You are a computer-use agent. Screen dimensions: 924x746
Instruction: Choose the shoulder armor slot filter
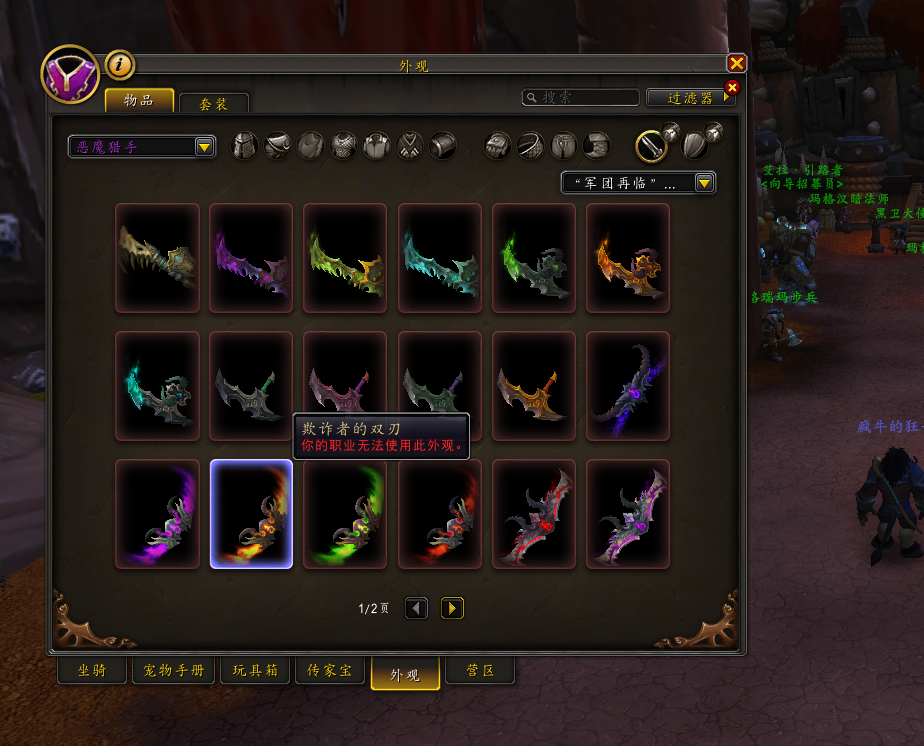pyautogui.click(x=277, y=146)
